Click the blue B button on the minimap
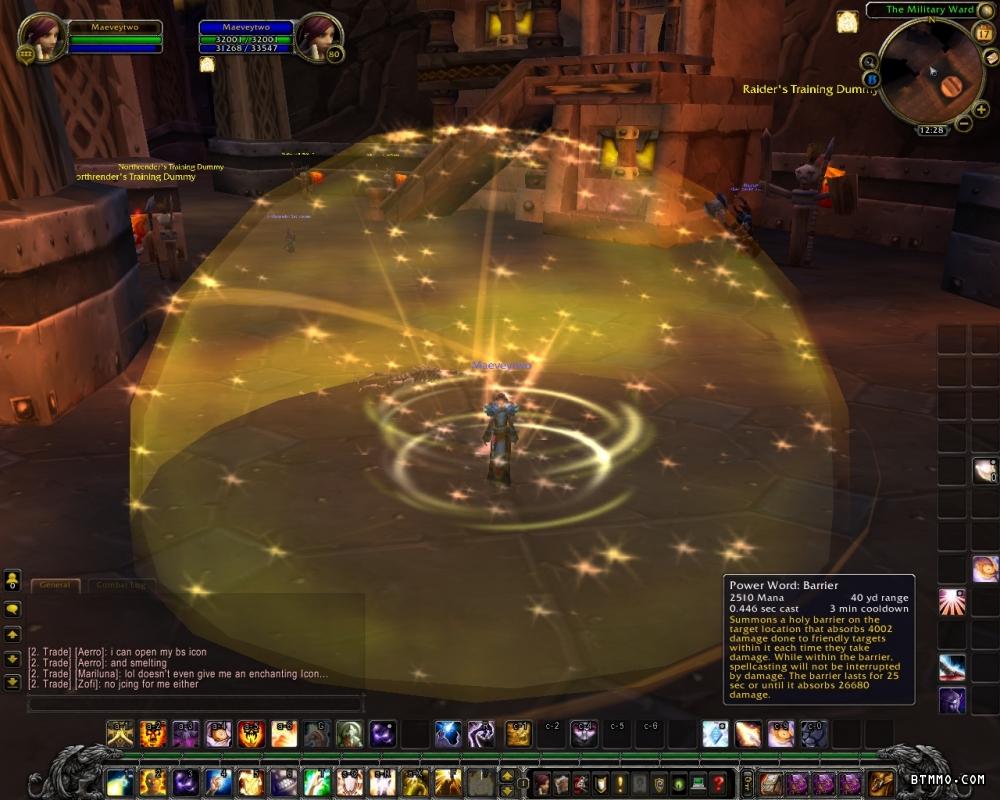The height and width of the screenshot is (800, 1000). tap(872, 79)
